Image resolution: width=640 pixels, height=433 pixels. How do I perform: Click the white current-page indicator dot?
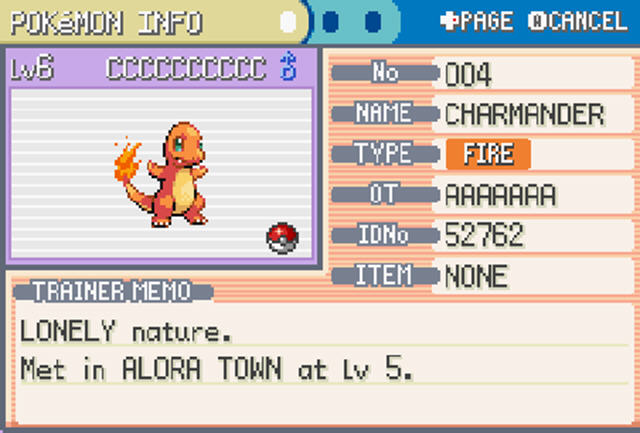288,21
